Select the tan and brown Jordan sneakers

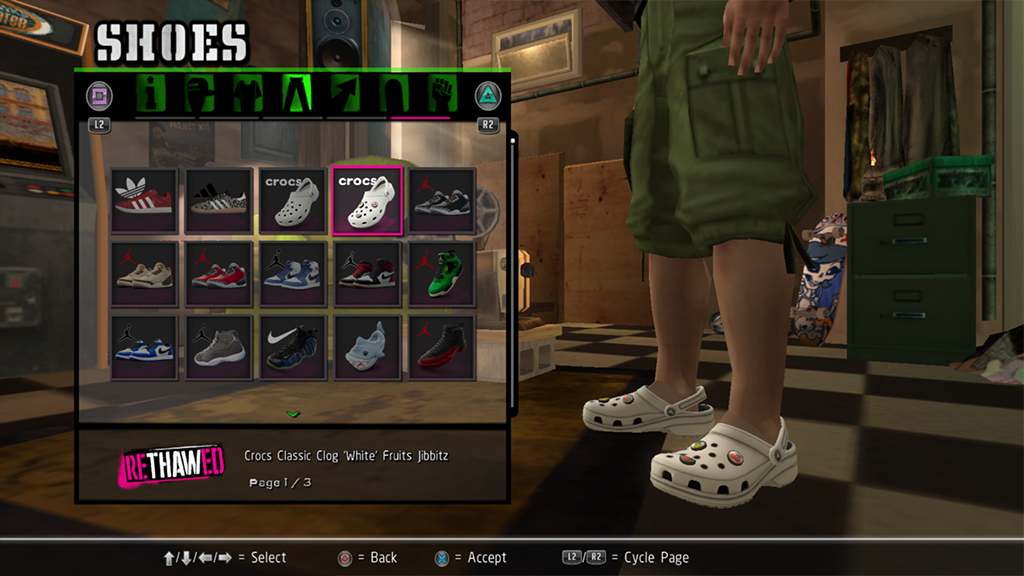pyautogui.click(x=144, y=273)
